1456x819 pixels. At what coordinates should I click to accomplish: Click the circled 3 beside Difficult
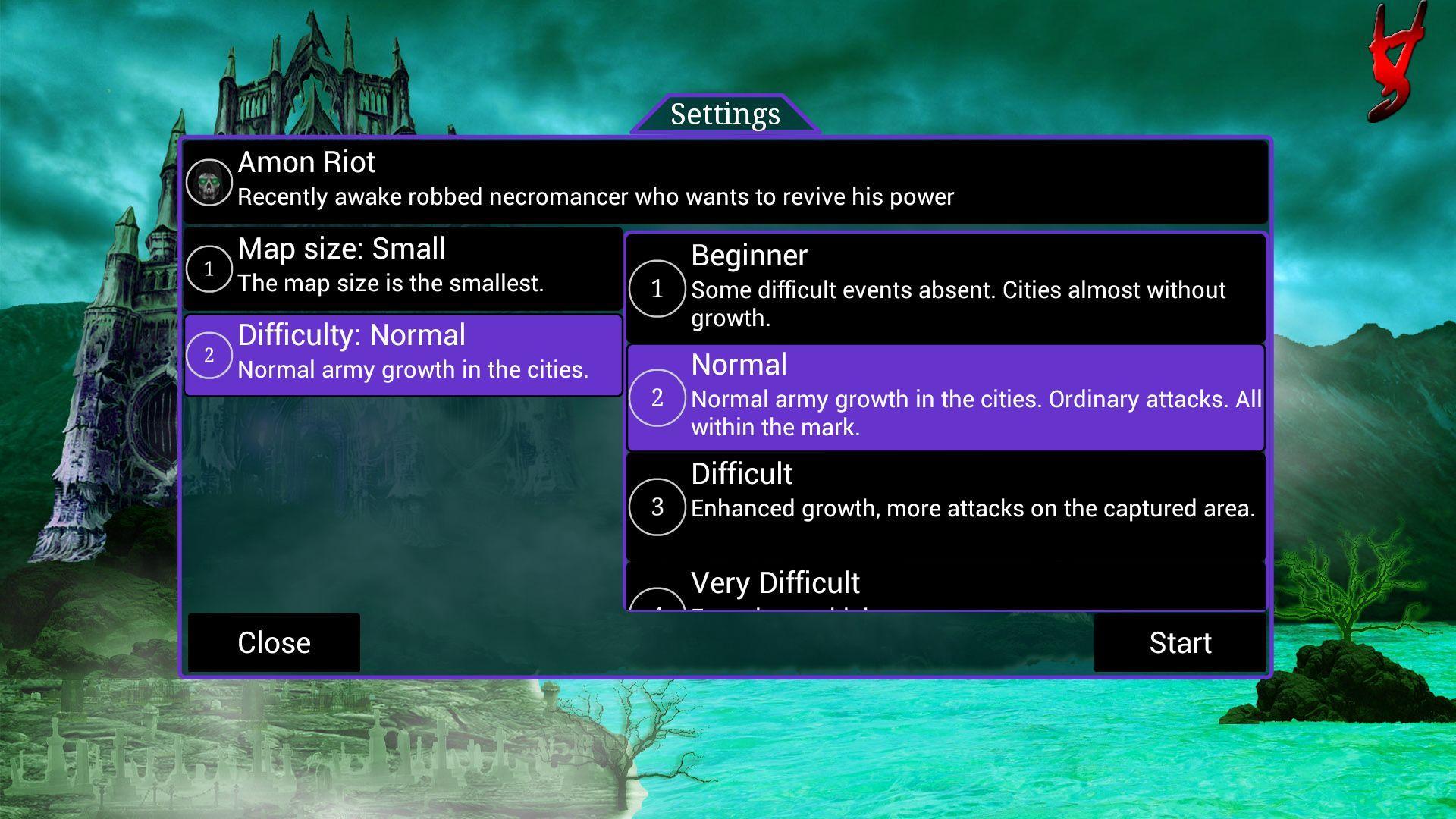(x=658, y=507)
